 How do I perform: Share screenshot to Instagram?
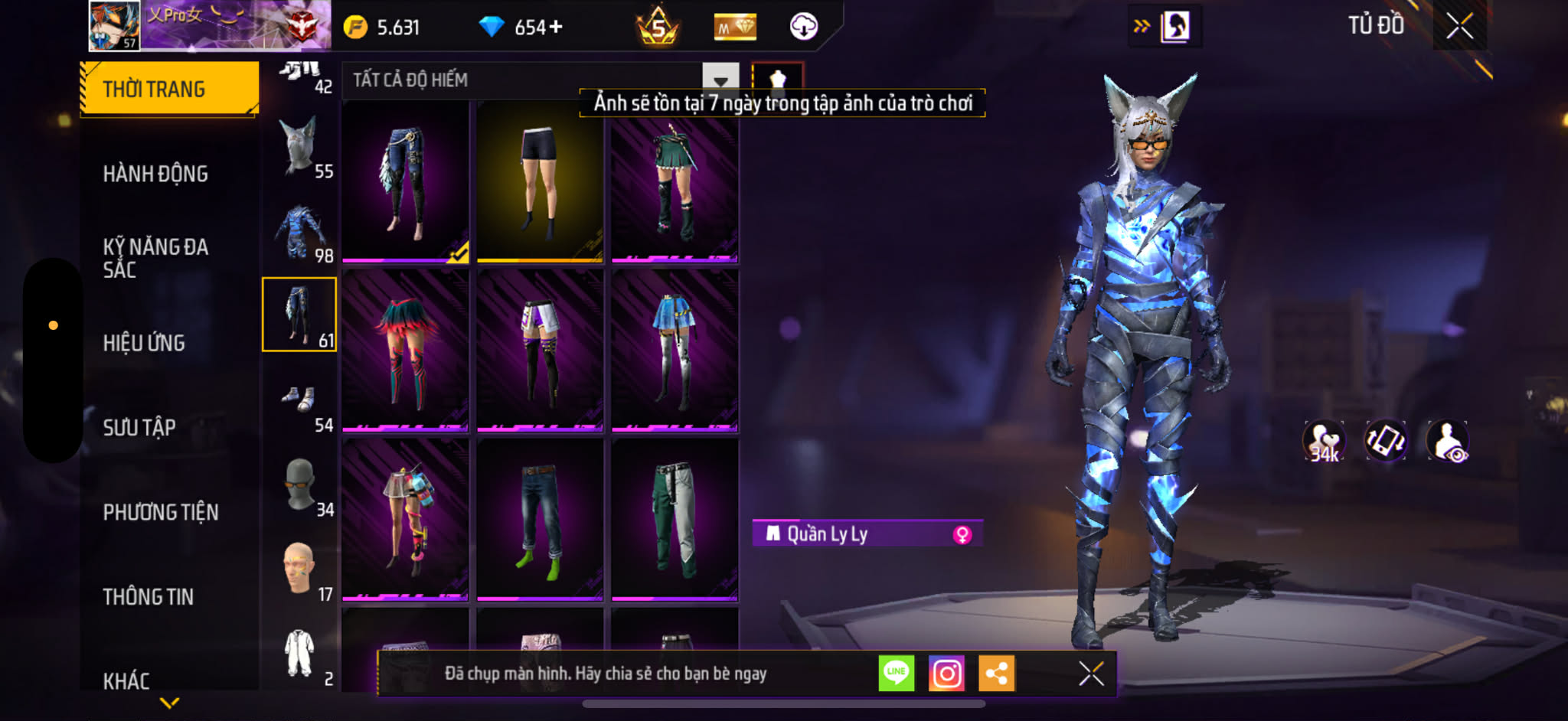[x=946, y=674]
